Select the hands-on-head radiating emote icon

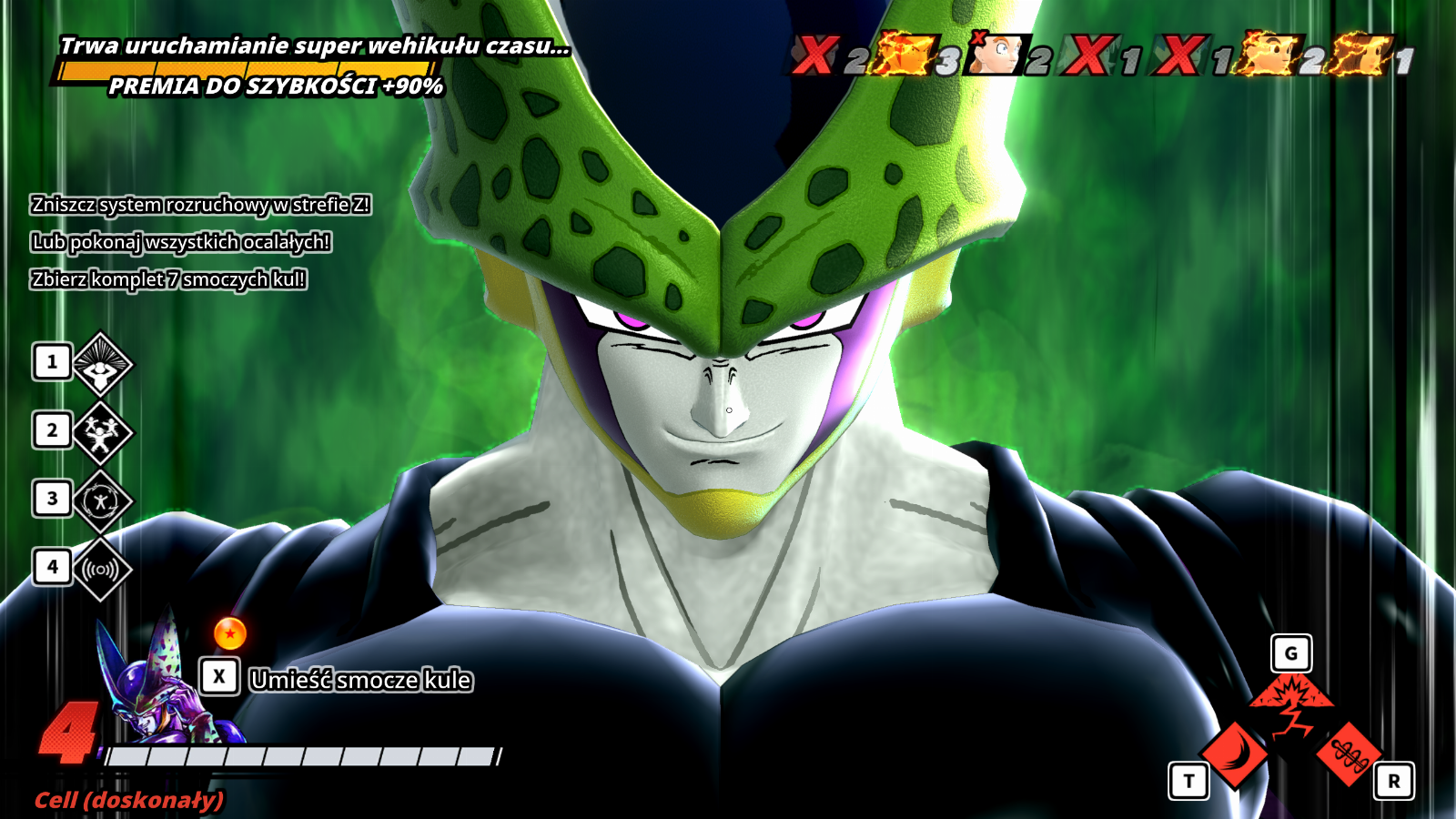102,364
